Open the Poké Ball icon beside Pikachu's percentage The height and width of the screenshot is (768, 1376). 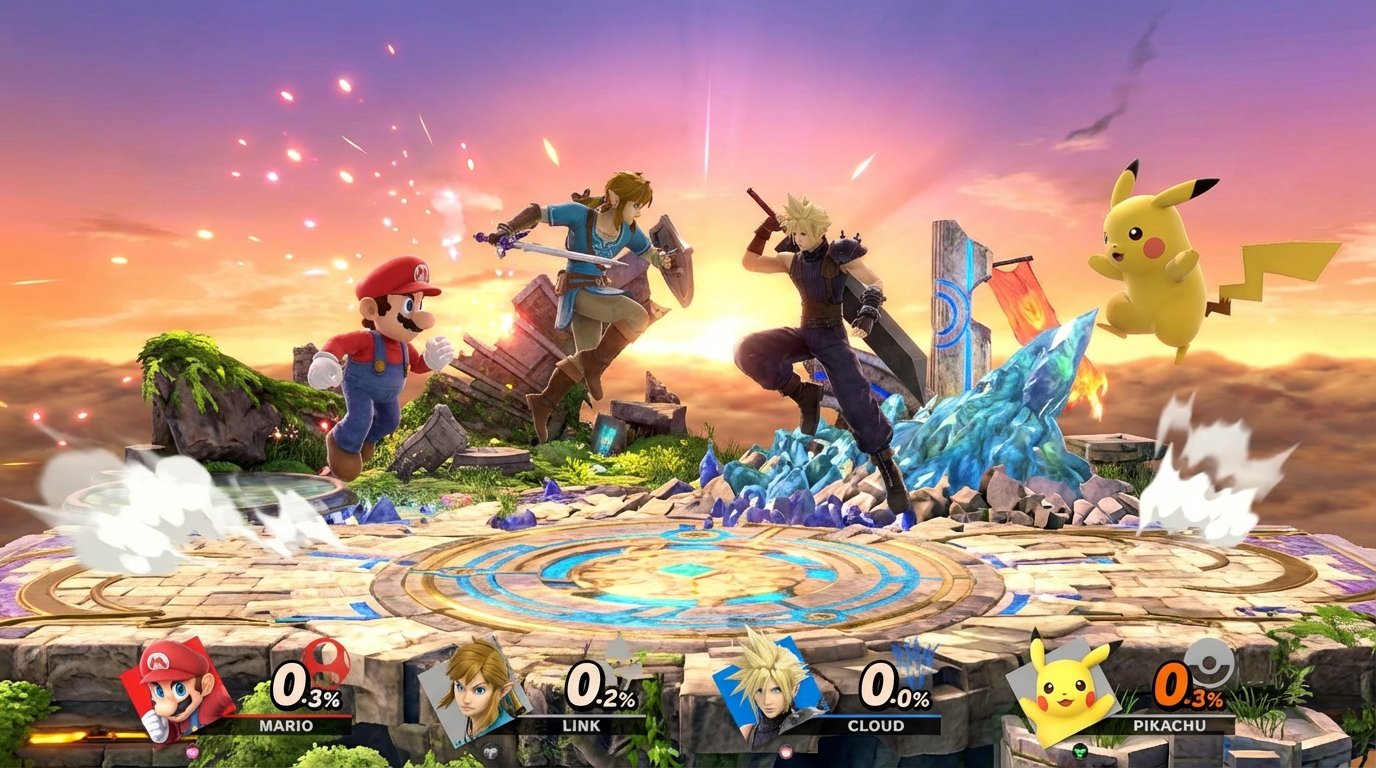(1208, 663)
